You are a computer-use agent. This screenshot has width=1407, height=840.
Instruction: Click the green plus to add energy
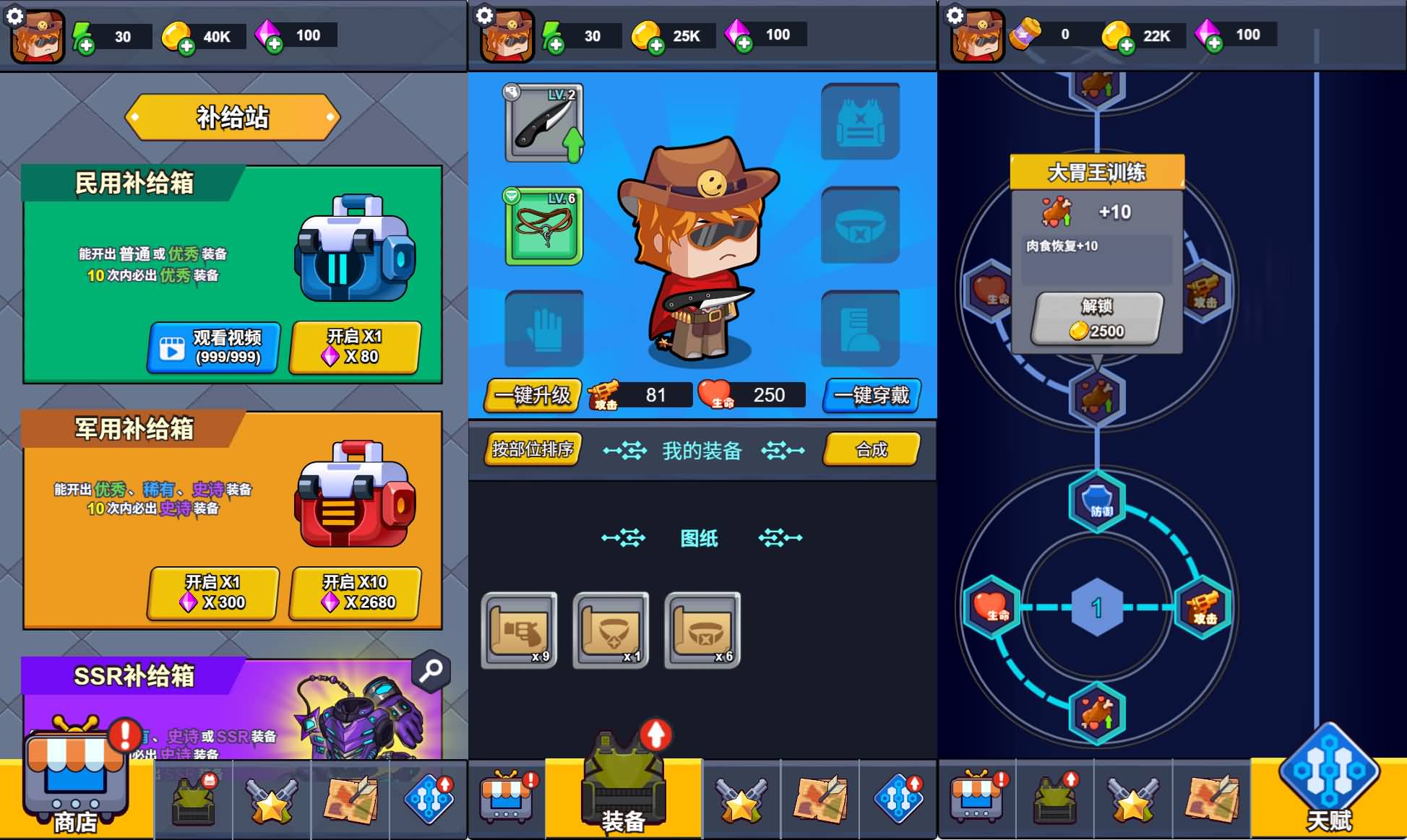coord(85,43)
